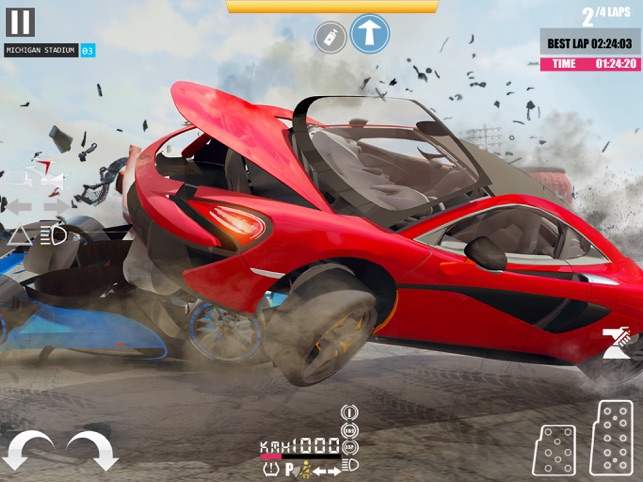
Task: Toggle the ESP circle indicator
Action: coord(350,447)
